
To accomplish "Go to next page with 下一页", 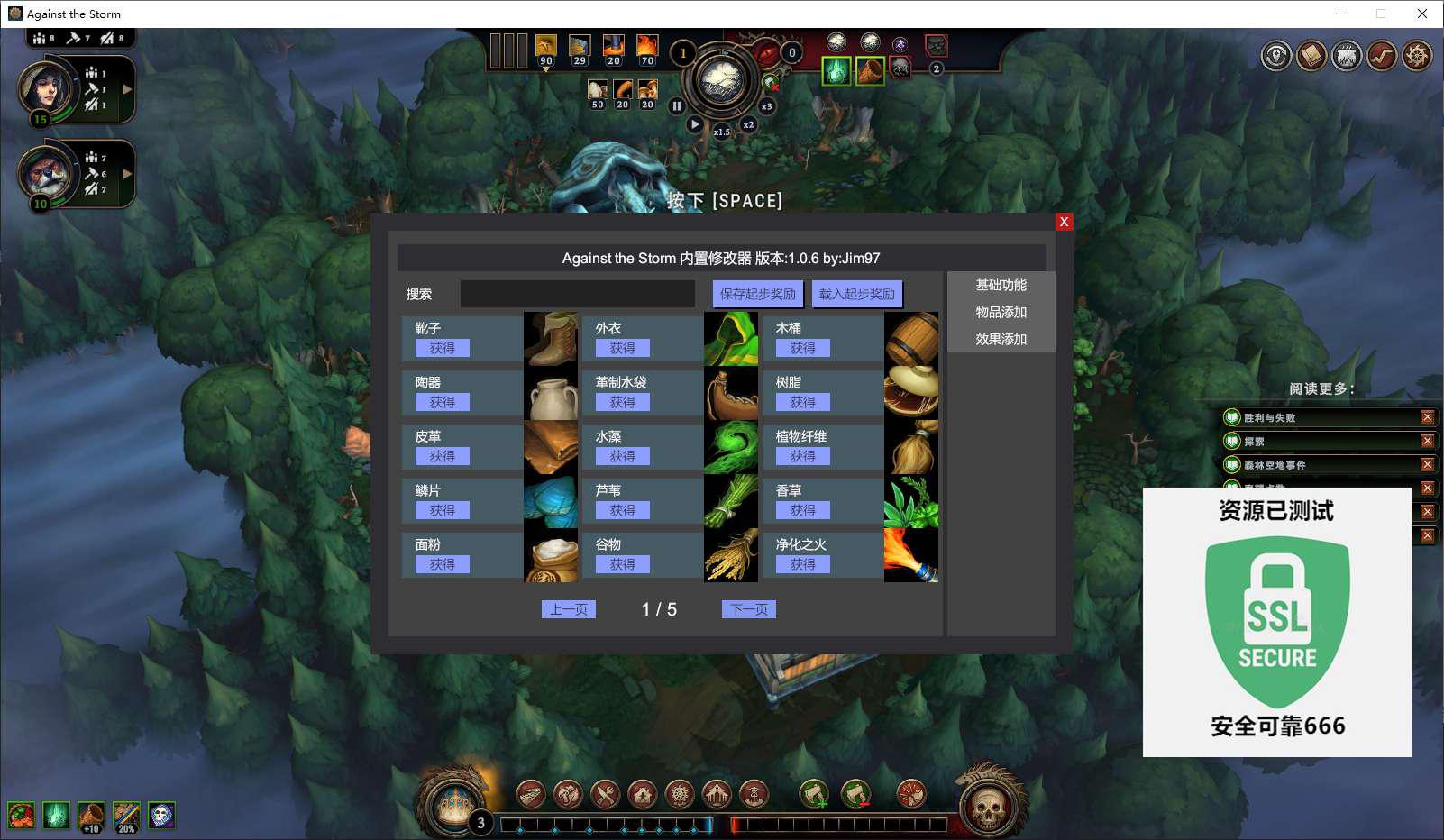I will click(748, 609).
